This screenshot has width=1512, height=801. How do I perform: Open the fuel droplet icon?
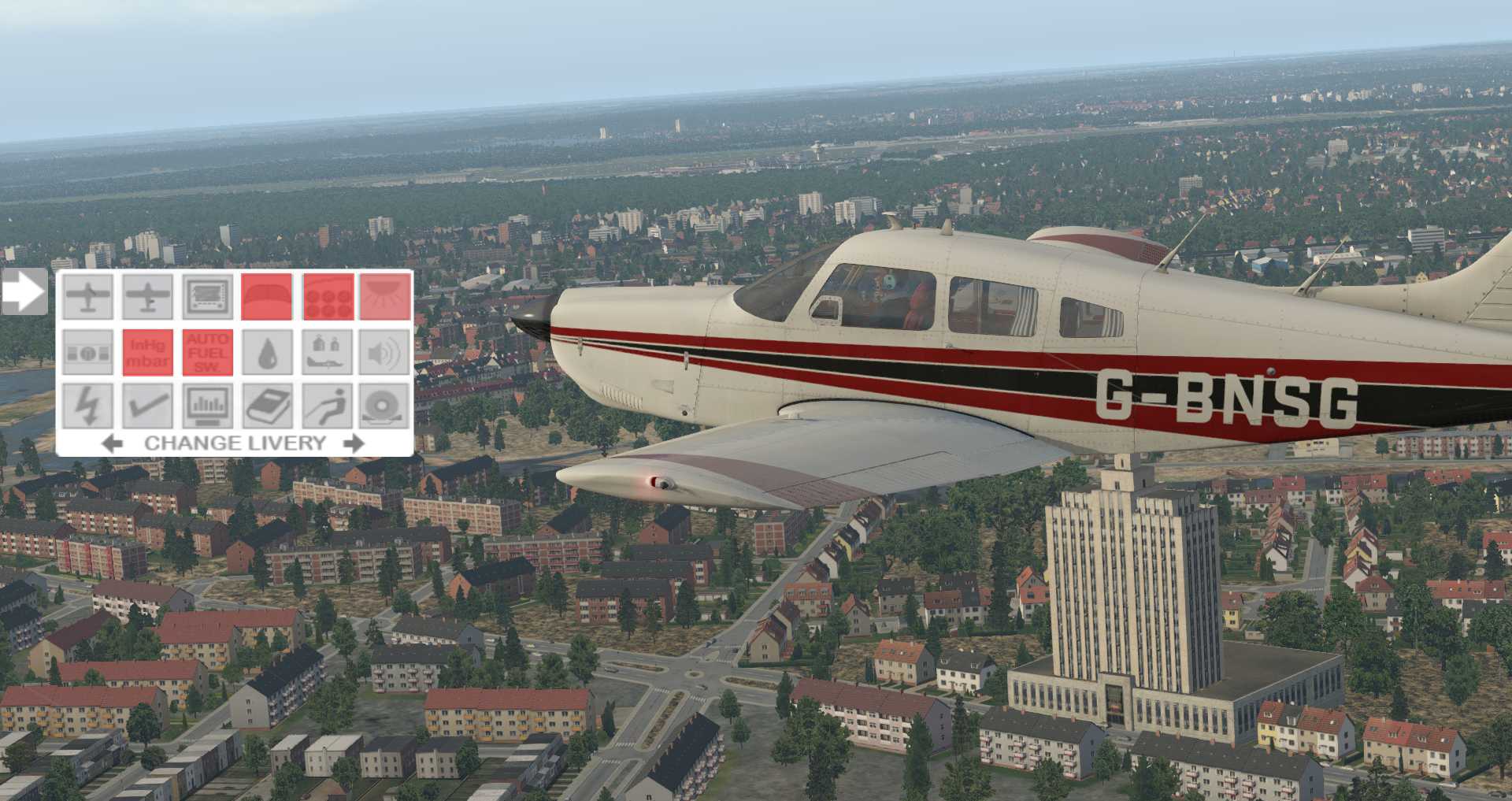[x=266, y=352]
